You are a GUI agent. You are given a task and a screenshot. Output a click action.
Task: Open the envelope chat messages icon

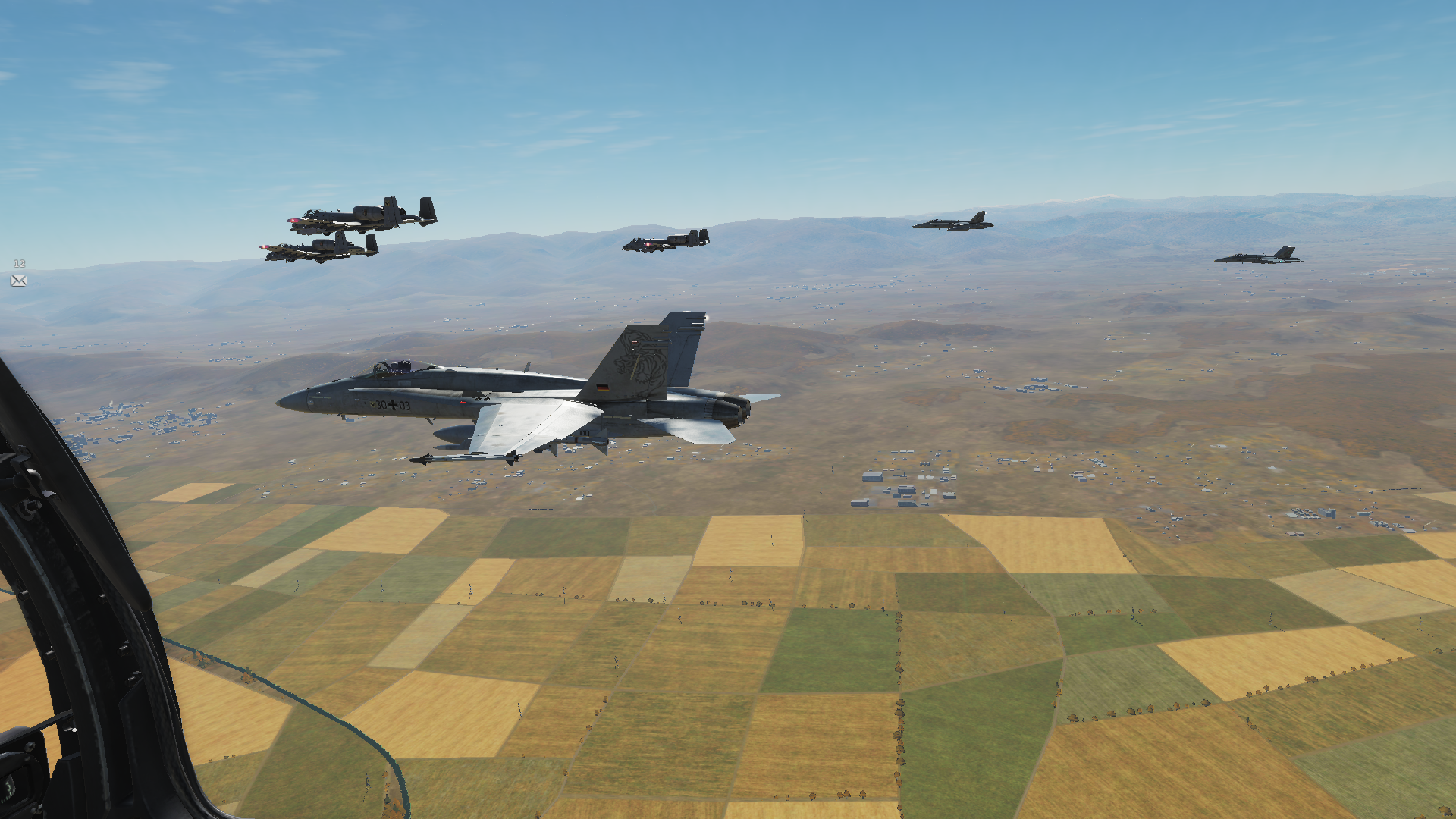[19, 281]
